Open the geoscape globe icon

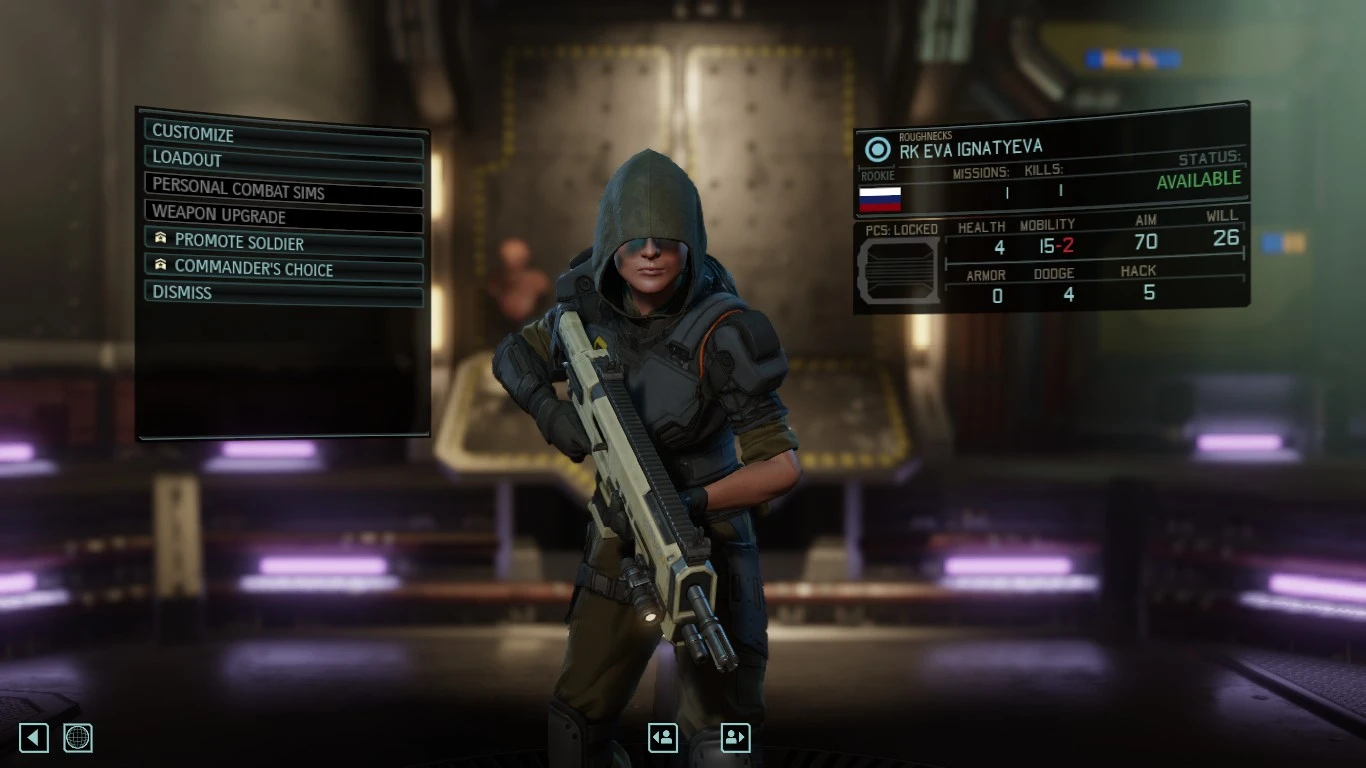(77, 737)
